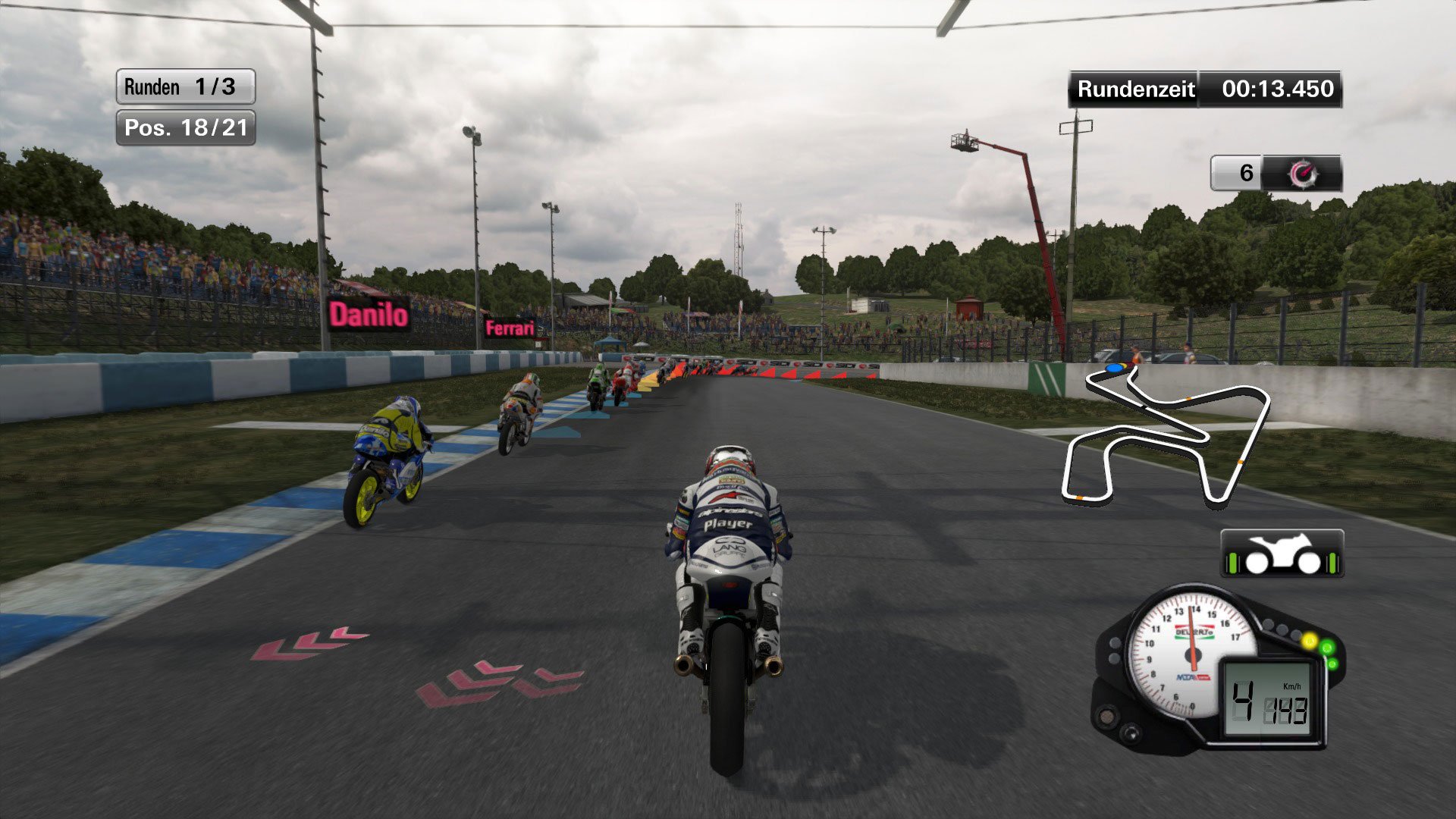
Task: Click the tachometer needle at 14
Action: (x=1192, y=611)
